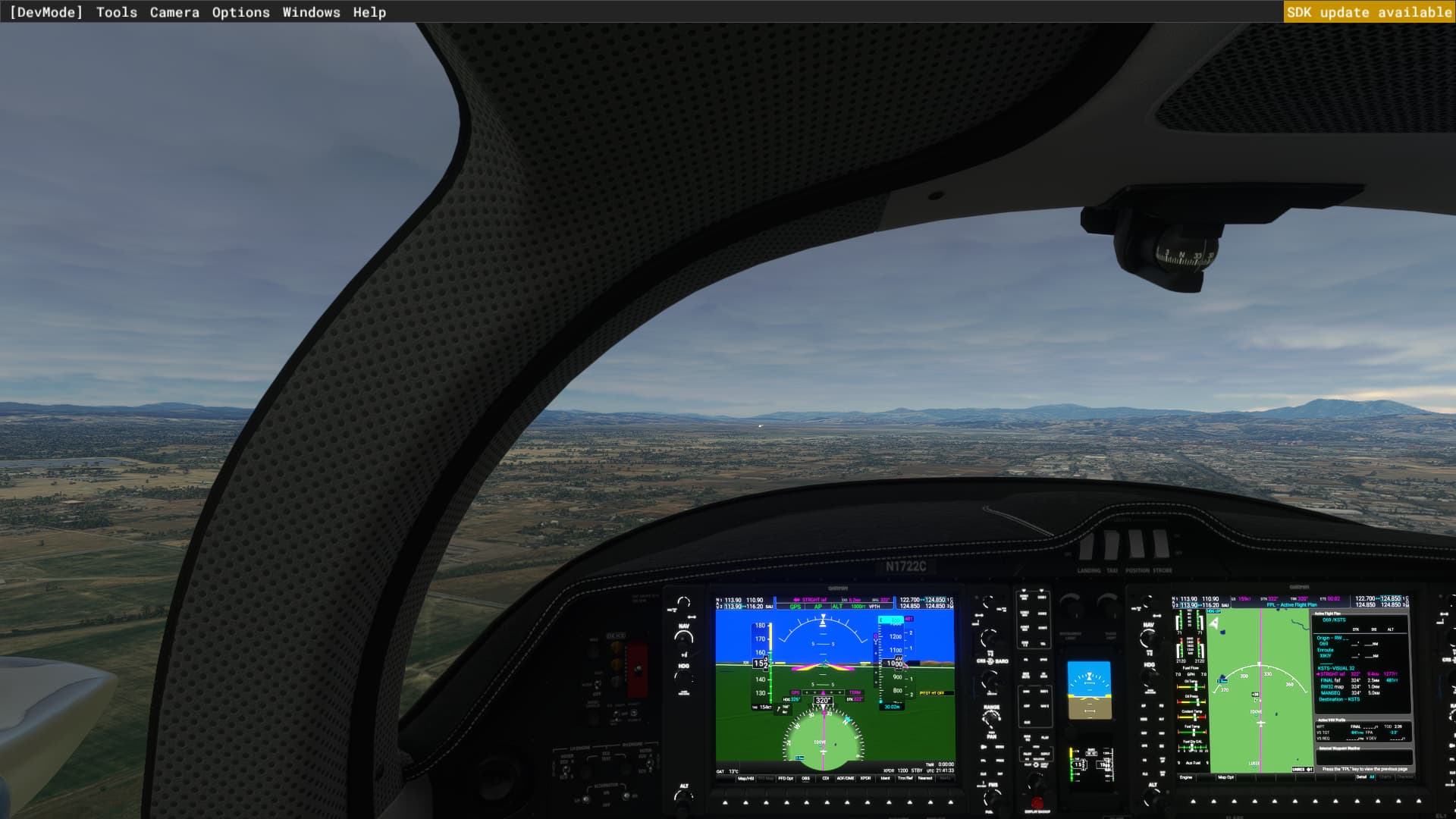Expand the Options menu
The height and width of the screenshot is (819, 1456).
[x=240, y=11]
